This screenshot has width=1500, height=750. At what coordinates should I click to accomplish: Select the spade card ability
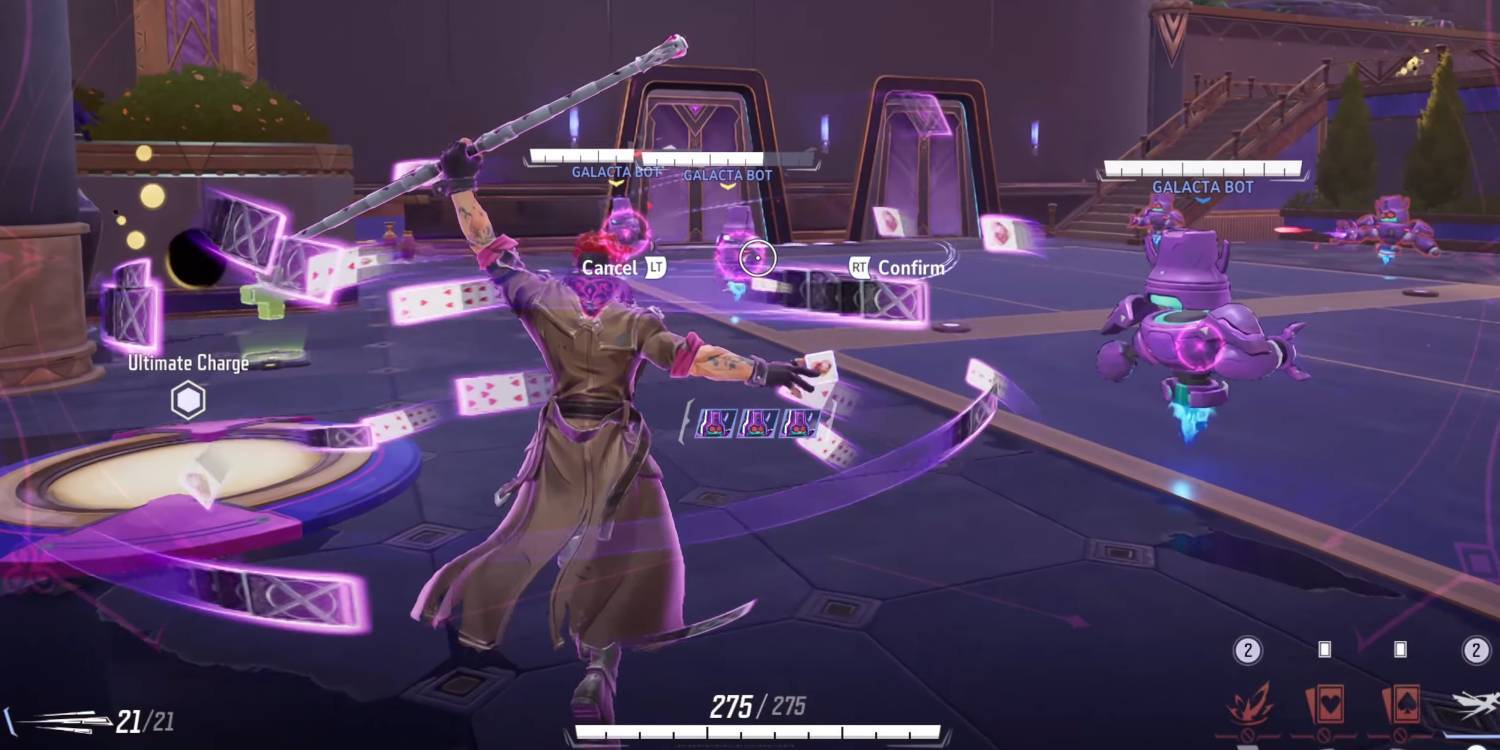[1400, 706]
